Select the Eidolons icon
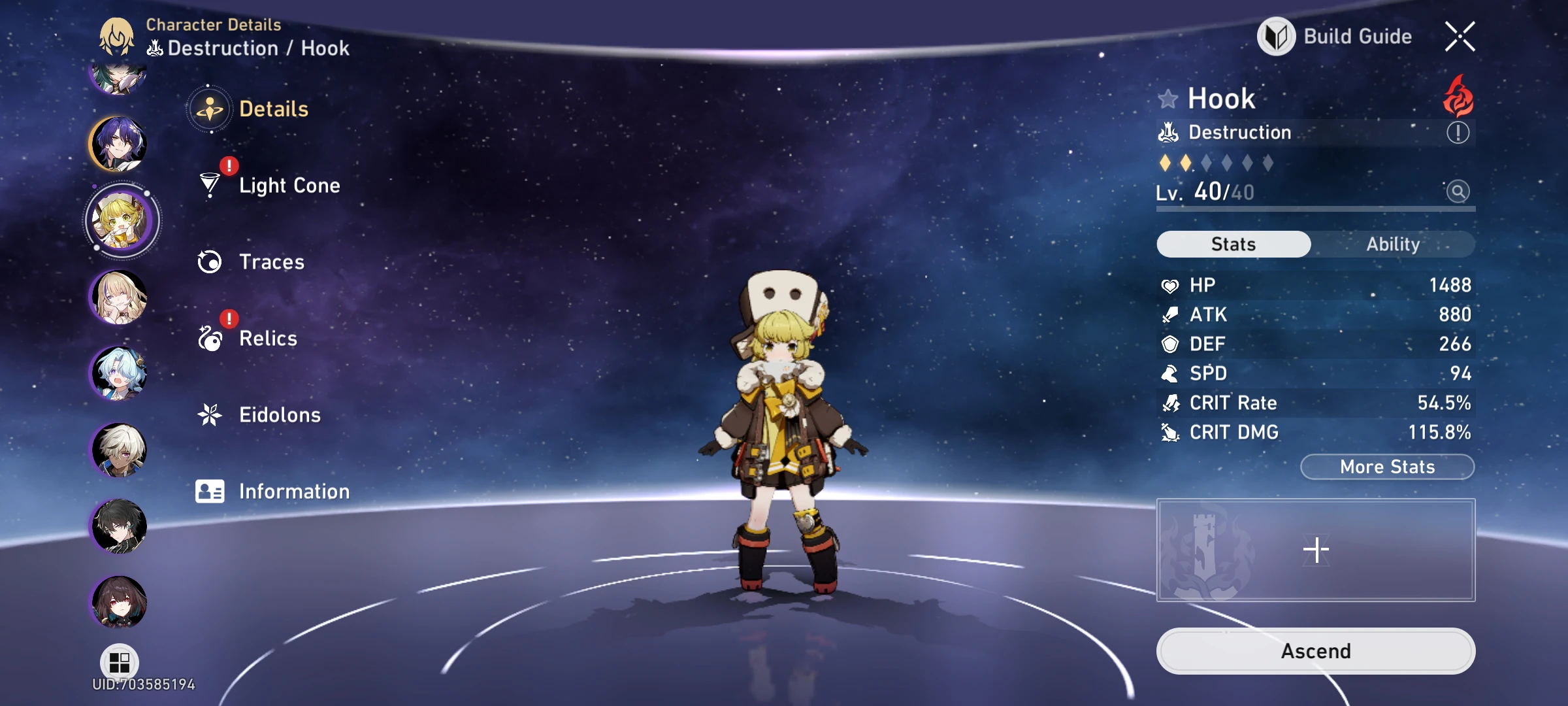Screen dimensions: 1568x706 (208, 414)
